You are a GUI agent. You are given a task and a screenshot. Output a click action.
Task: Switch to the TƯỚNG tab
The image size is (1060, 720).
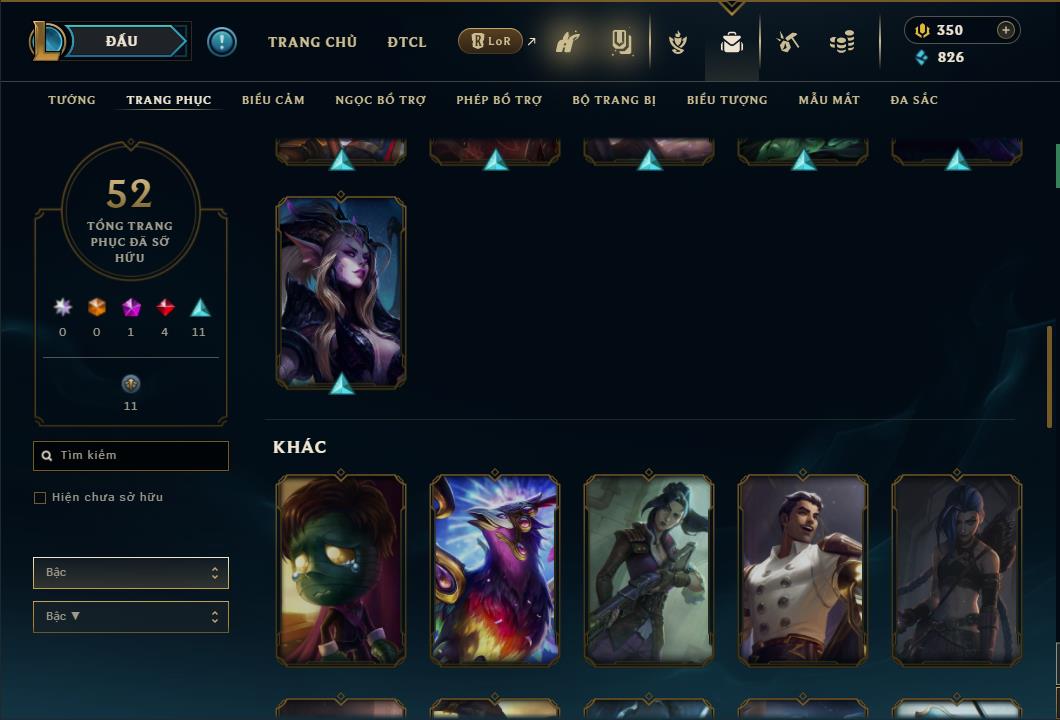(72, 100)
